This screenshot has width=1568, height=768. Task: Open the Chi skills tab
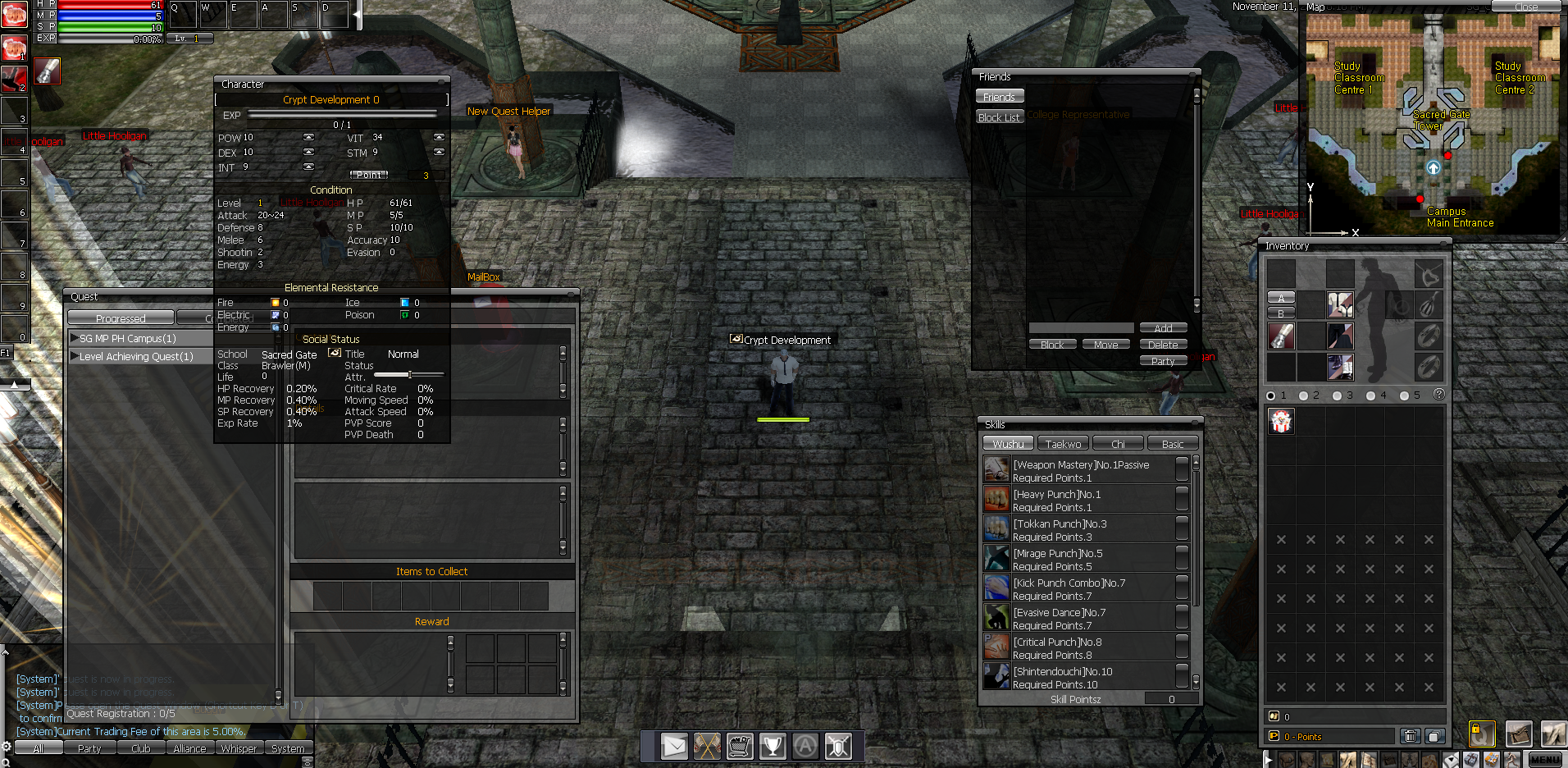tap(1118, 444)
